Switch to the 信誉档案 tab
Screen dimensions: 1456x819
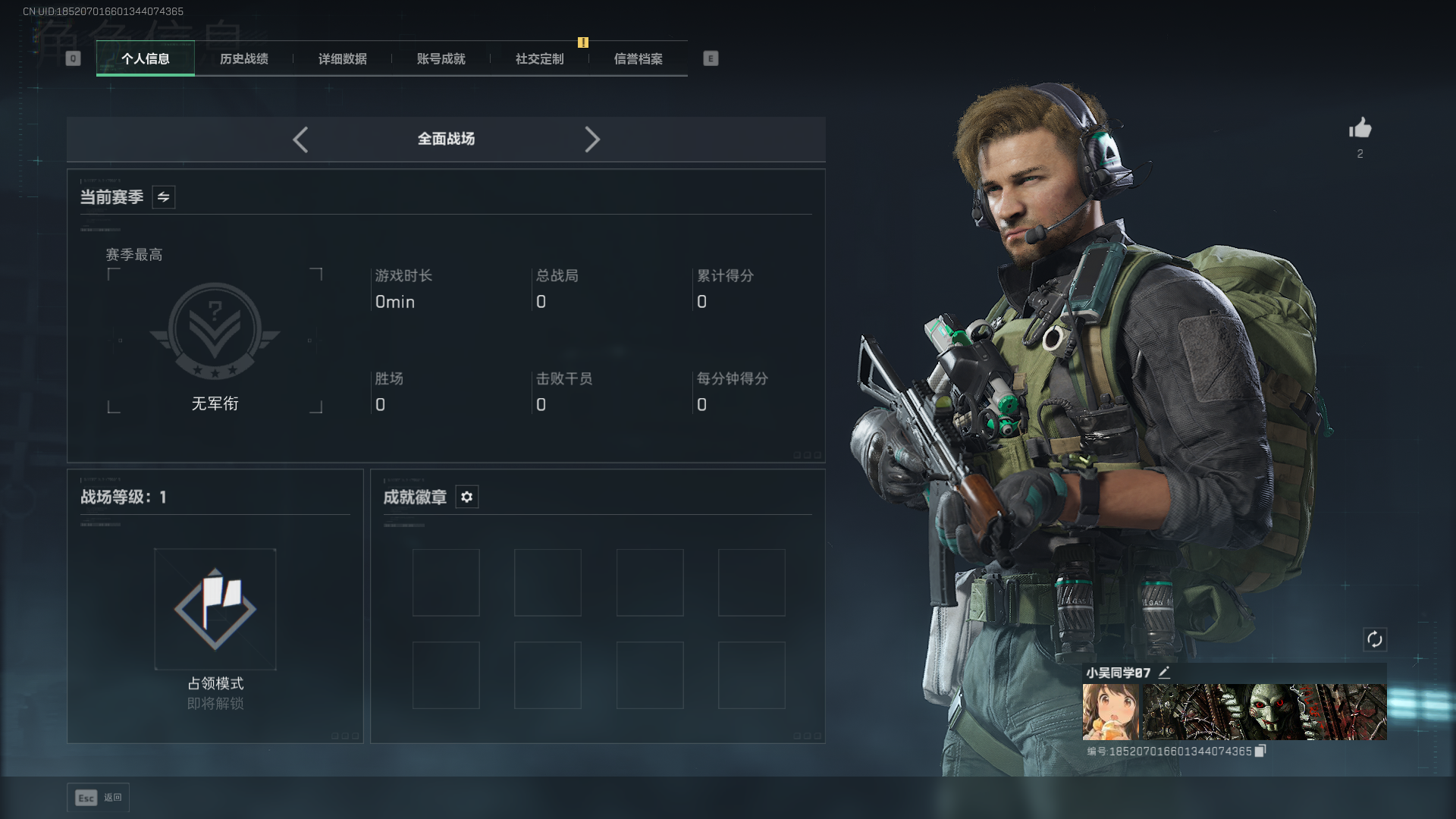(x=638, y=58)
